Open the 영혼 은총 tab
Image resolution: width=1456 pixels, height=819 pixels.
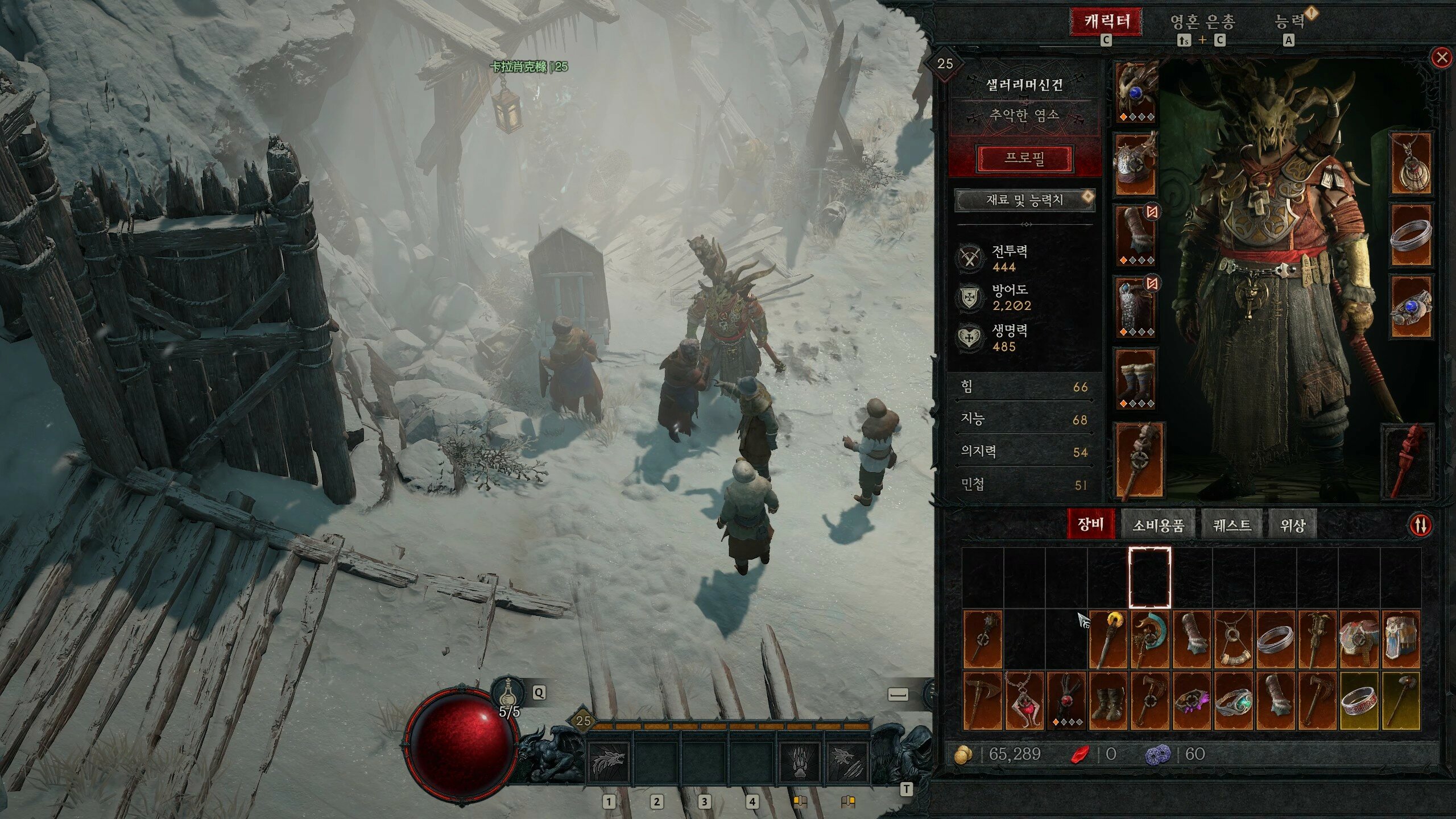[x=1202, y=22]
